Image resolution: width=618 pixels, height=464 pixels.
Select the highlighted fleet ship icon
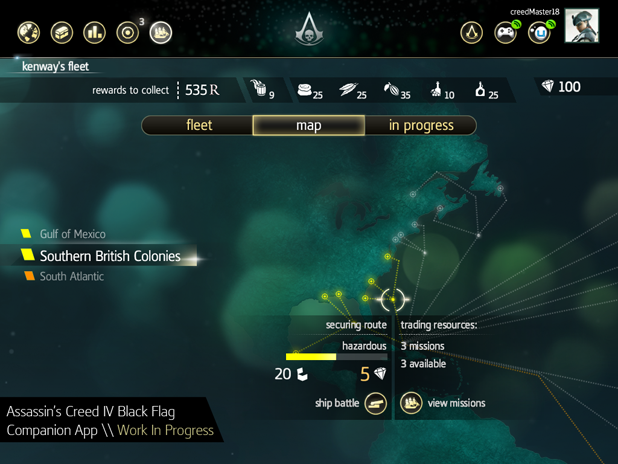pos(161,33)
